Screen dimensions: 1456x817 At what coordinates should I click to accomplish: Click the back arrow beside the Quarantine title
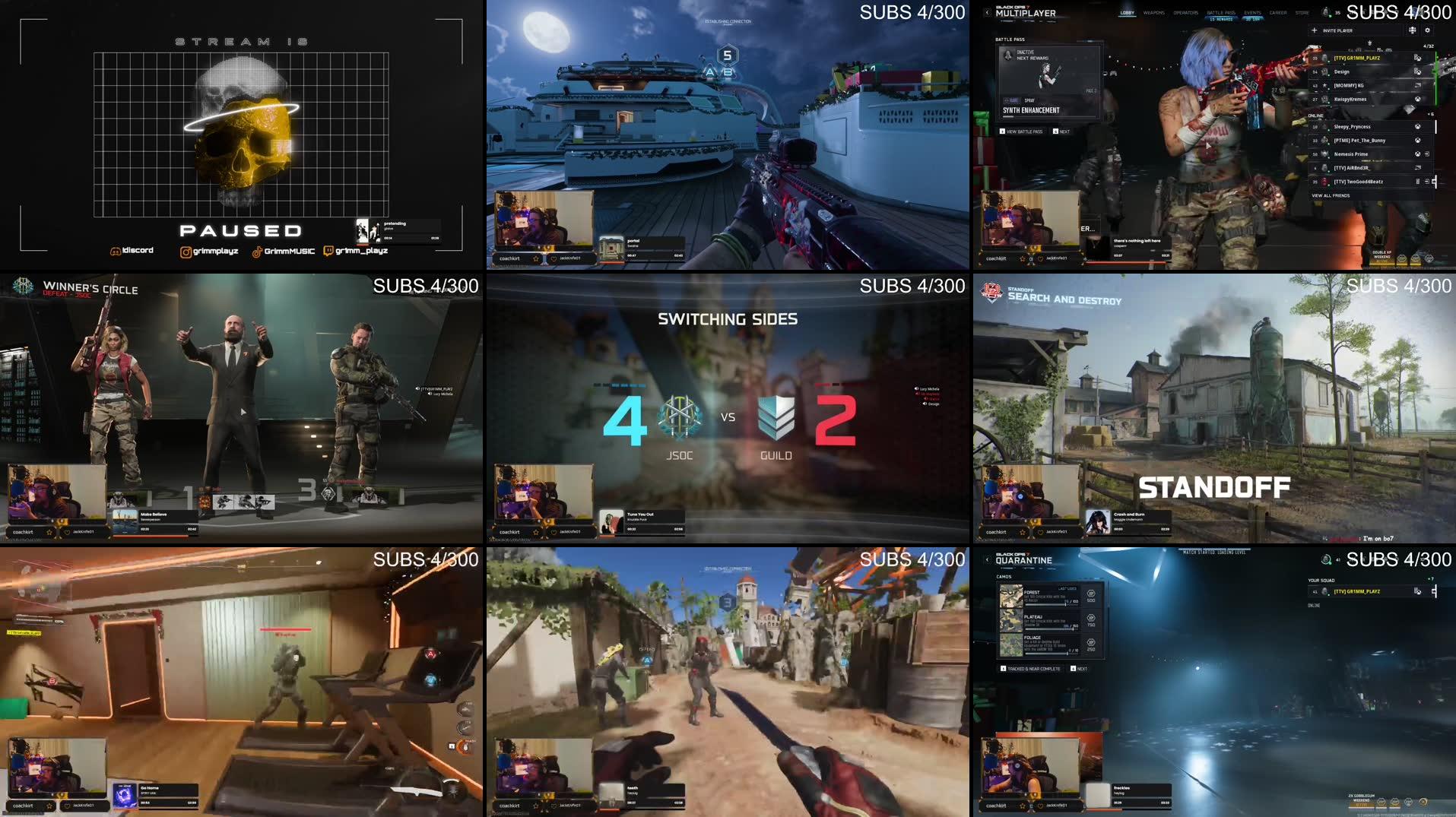[x=987, y=560]
